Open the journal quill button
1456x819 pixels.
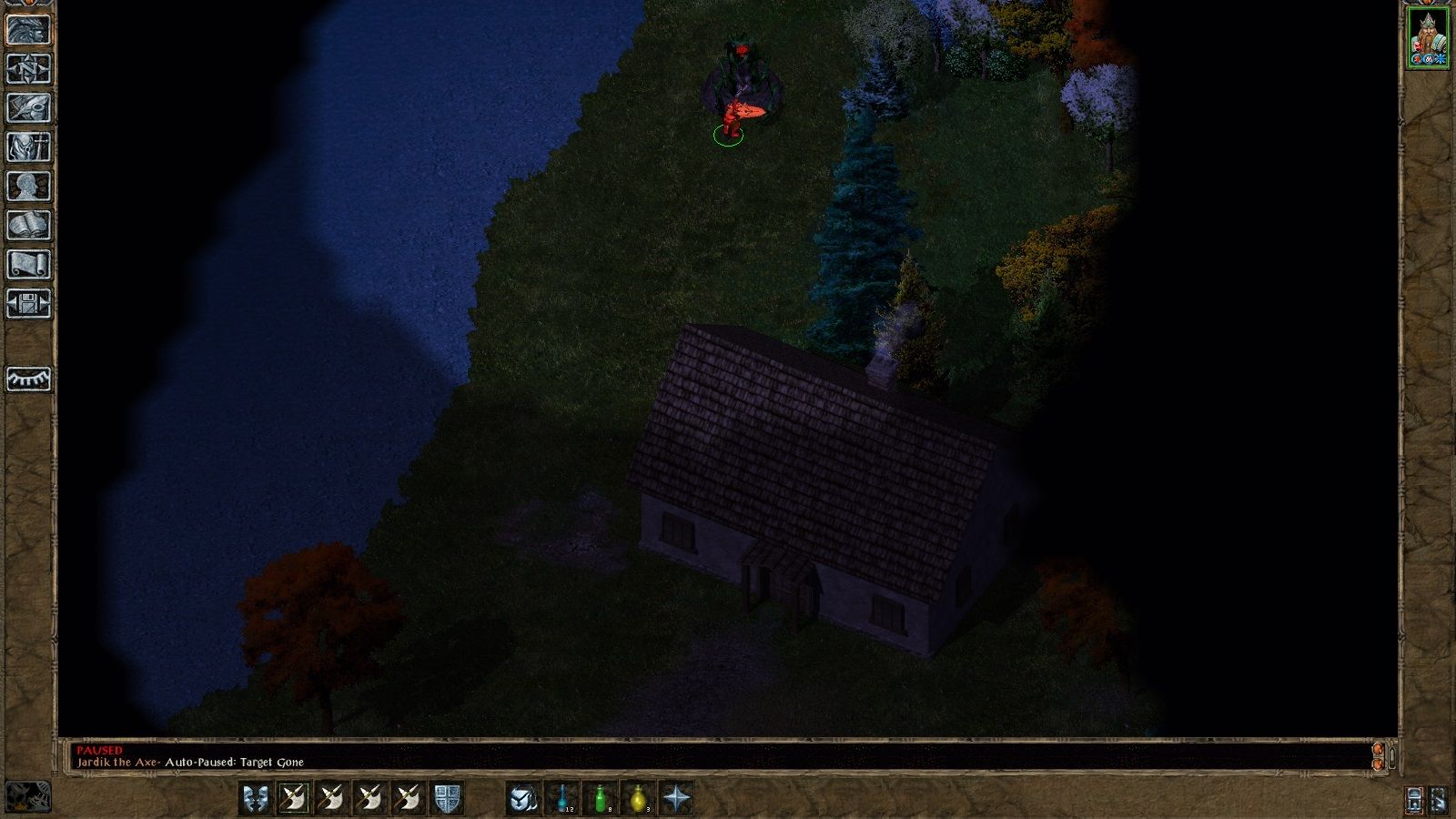[x=28, y=108]
